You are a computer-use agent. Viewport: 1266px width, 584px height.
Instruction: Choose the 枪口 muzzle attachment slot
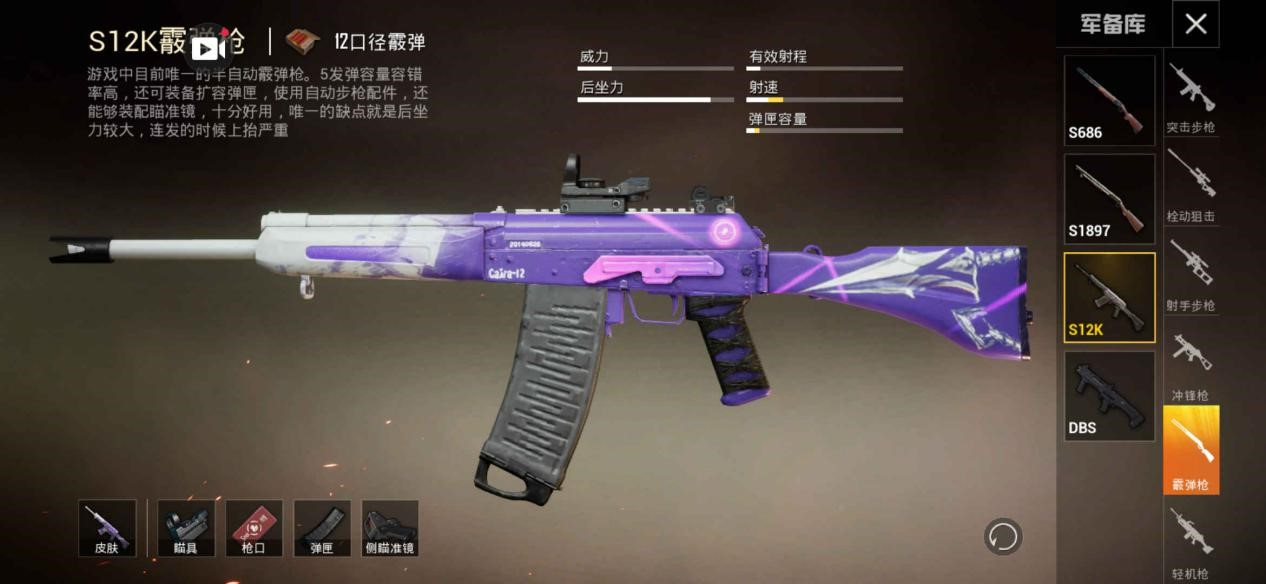click(254, 528)
